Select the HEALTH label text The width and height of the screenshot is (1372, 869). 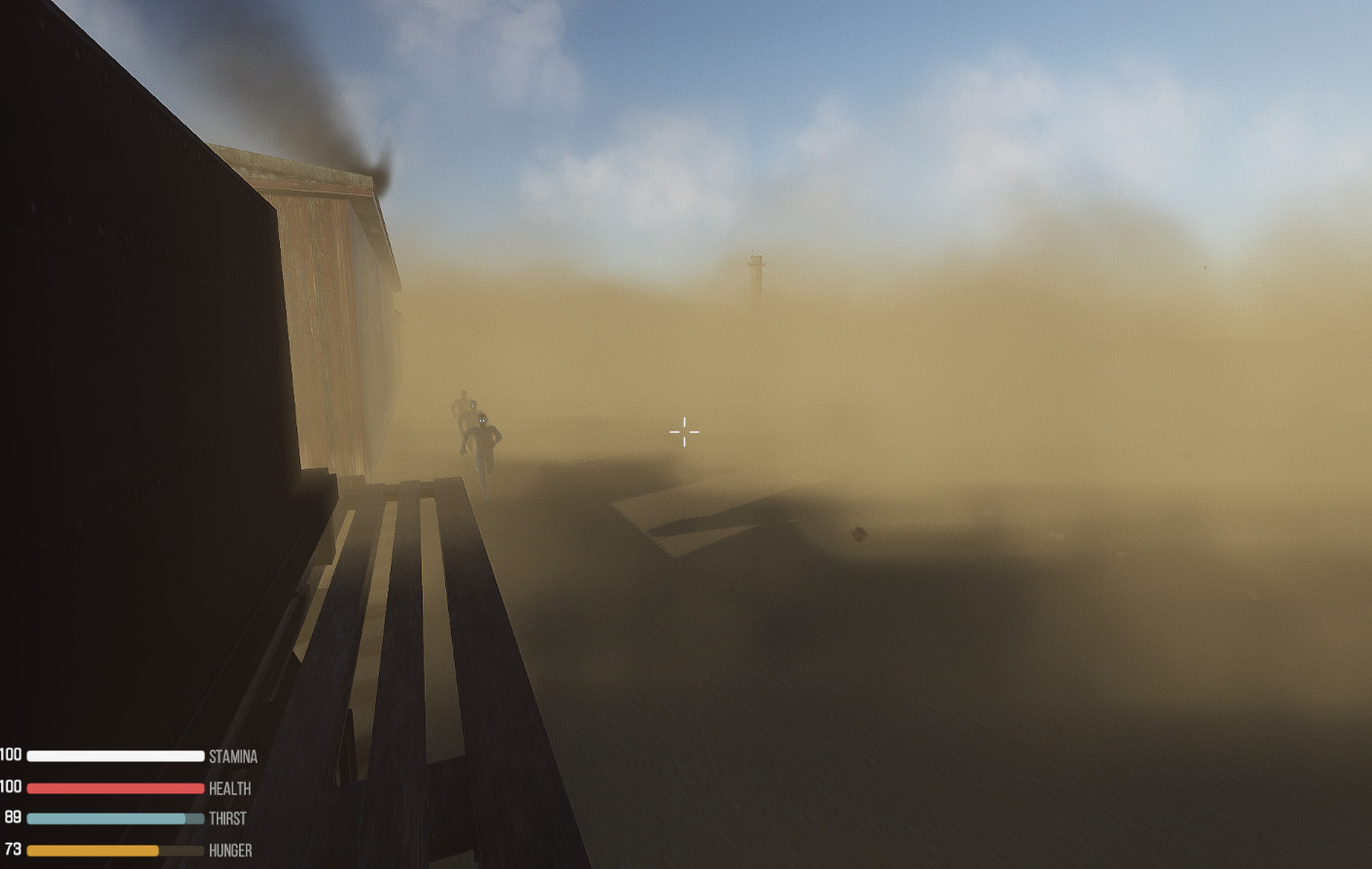229,788
